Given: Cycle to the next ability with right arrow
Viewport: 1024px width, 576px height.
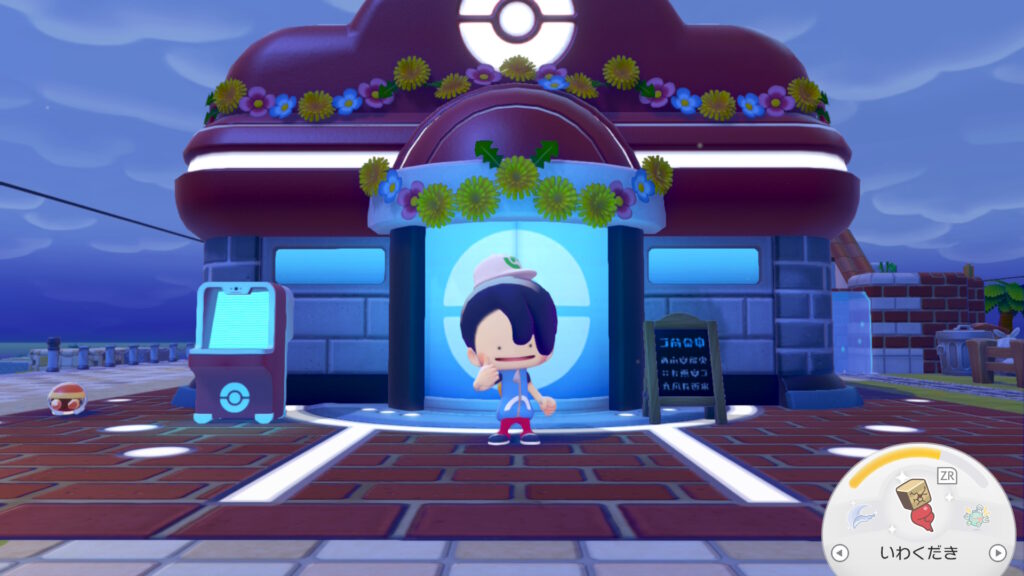Looking at the screenshot, I should (996, 552).
